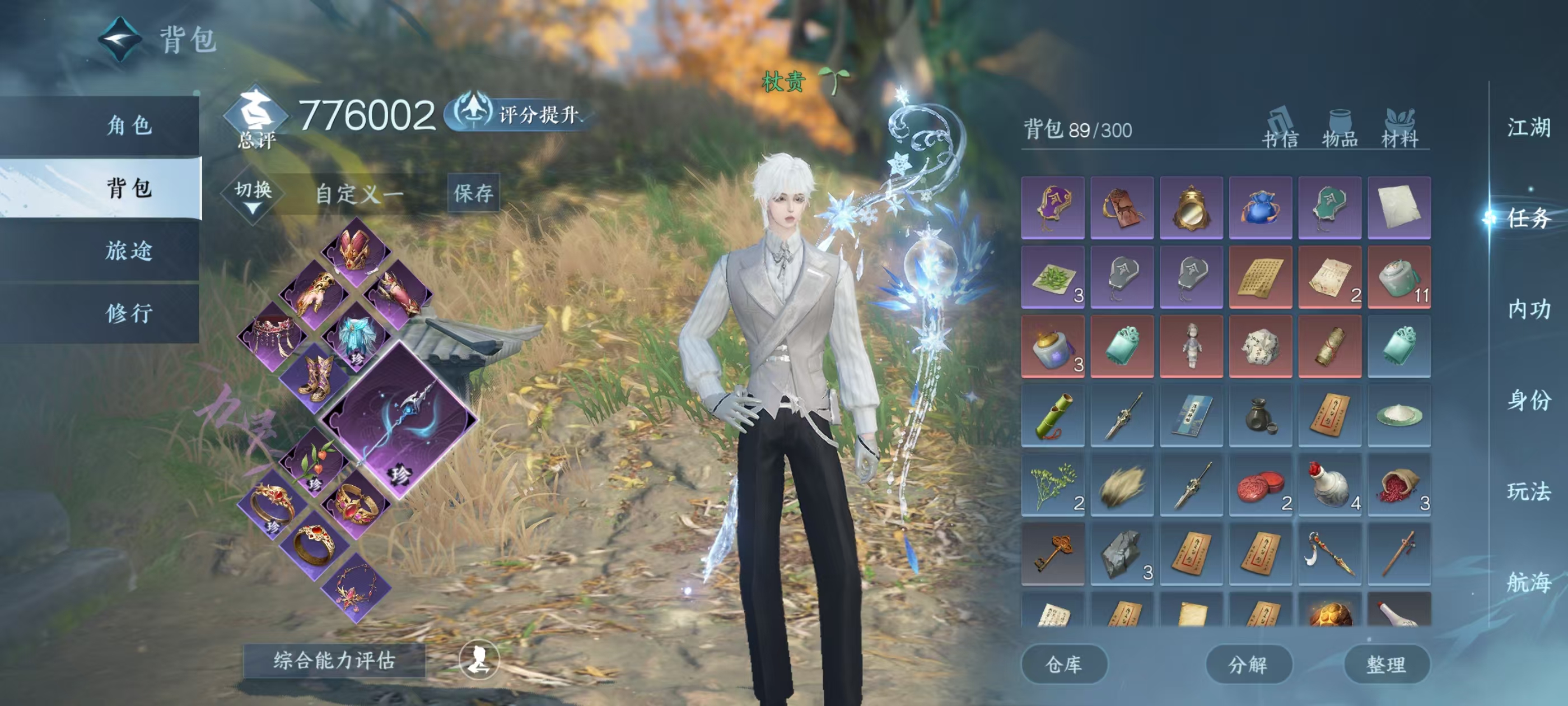Open the 仓库 warehouse
1568x706 pixels.
[x=1063, y=665]
